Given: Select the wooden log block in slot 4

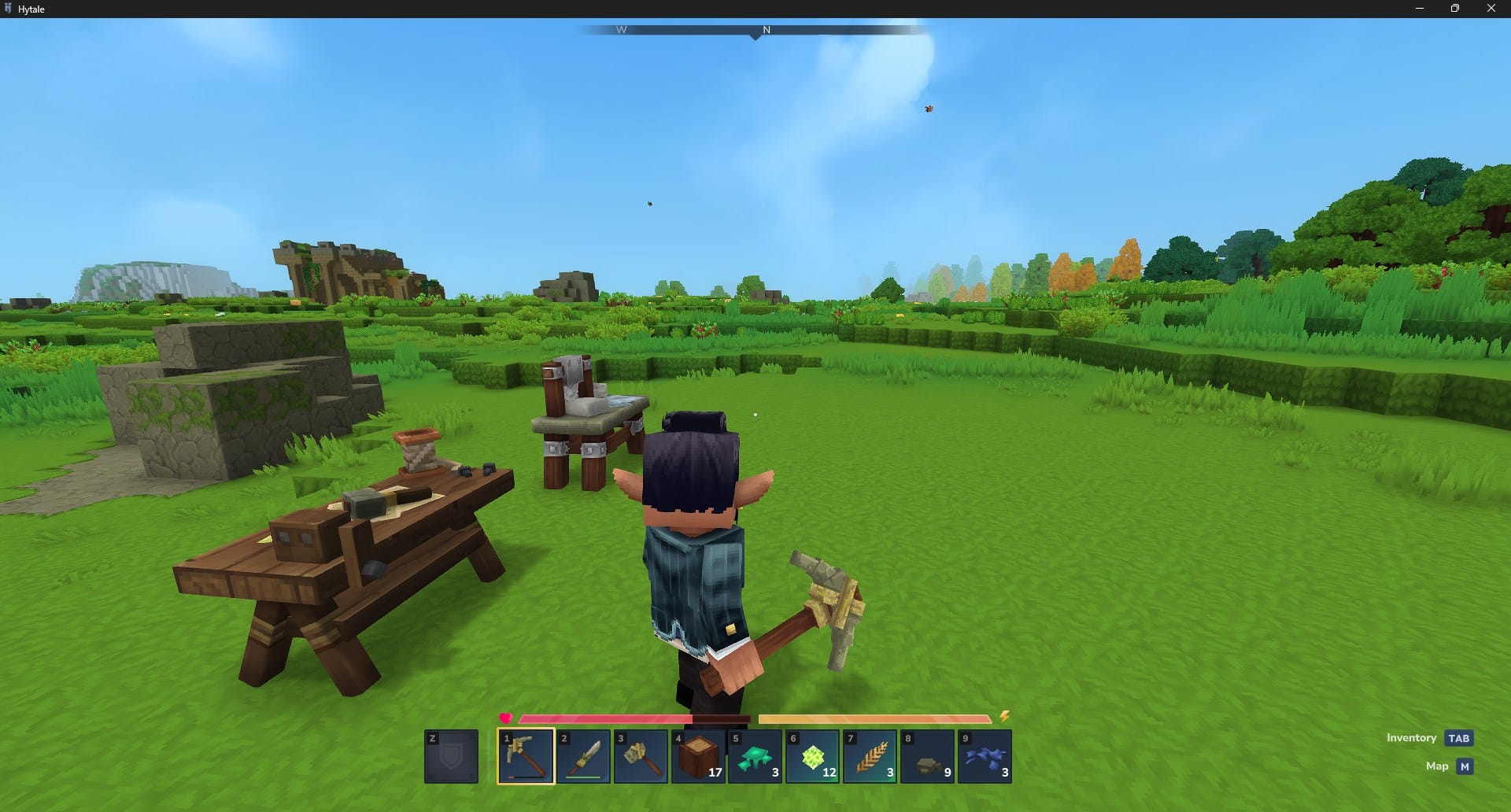Looking at the screenshot, I should [698, 755].
